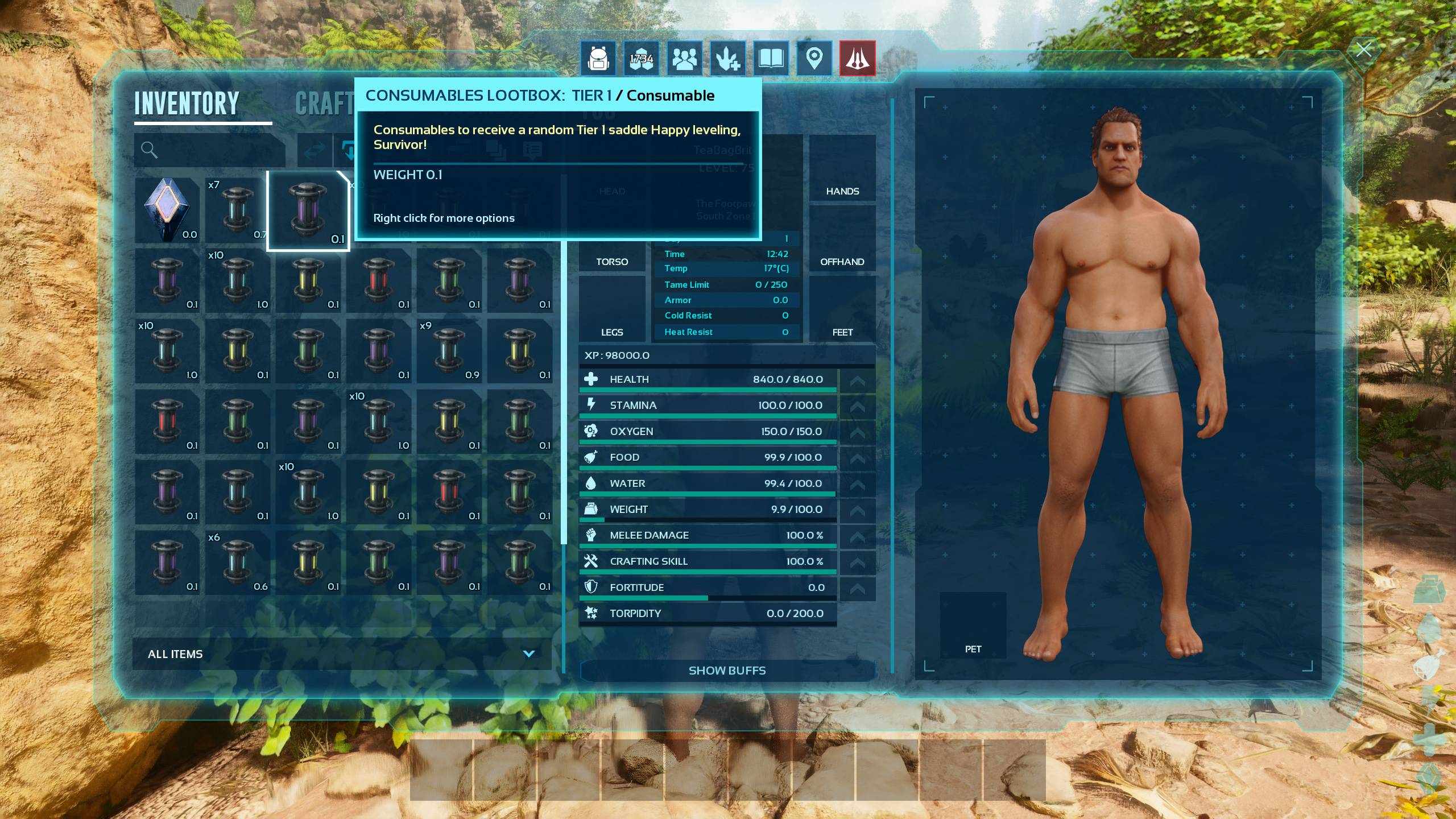This screenshot has width=1456, height=819.
Task: Raise the Fortitude stat arrow
Action: [x=857, y=588]
